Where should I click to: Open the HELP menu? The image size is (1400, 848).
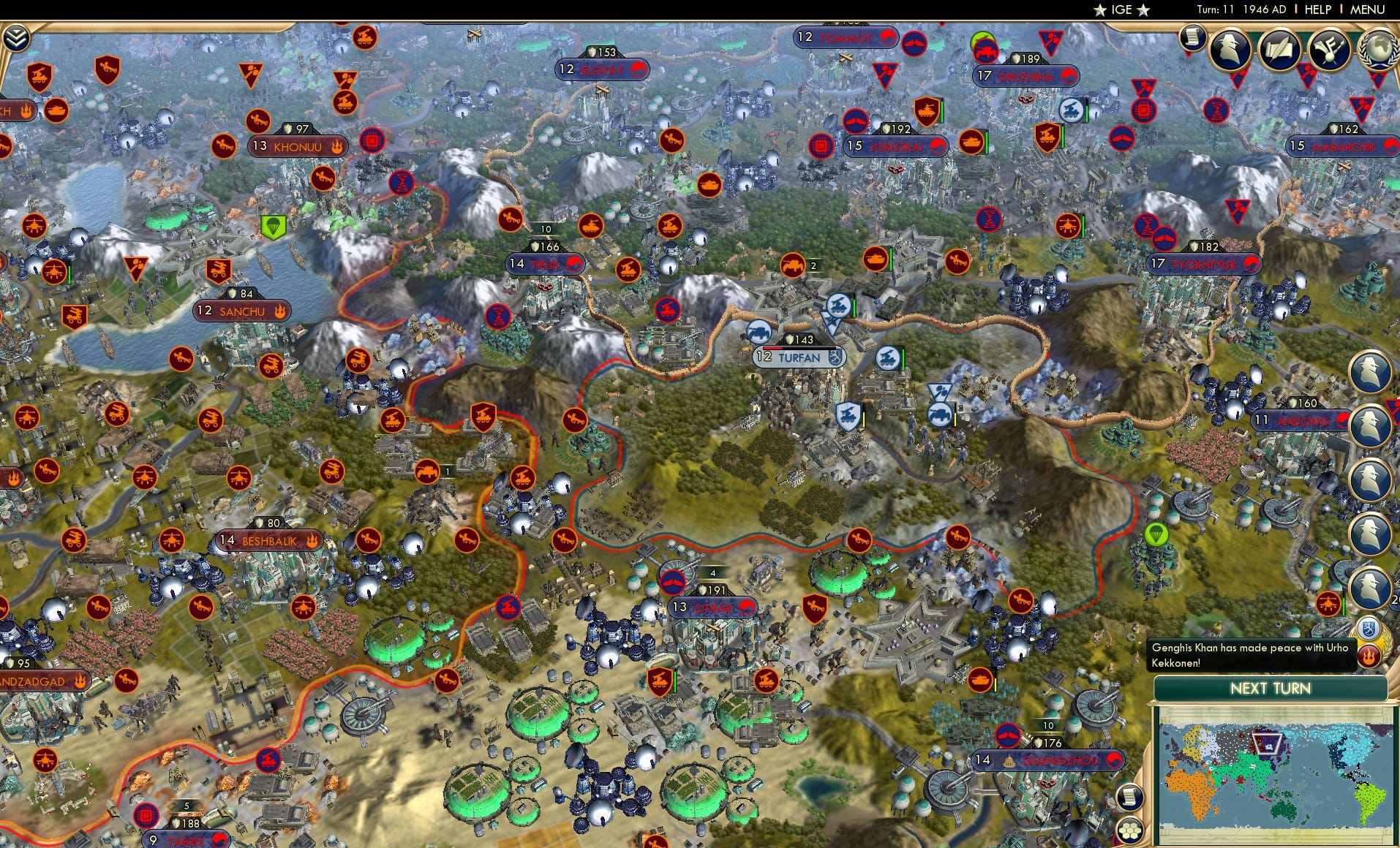1317,10
